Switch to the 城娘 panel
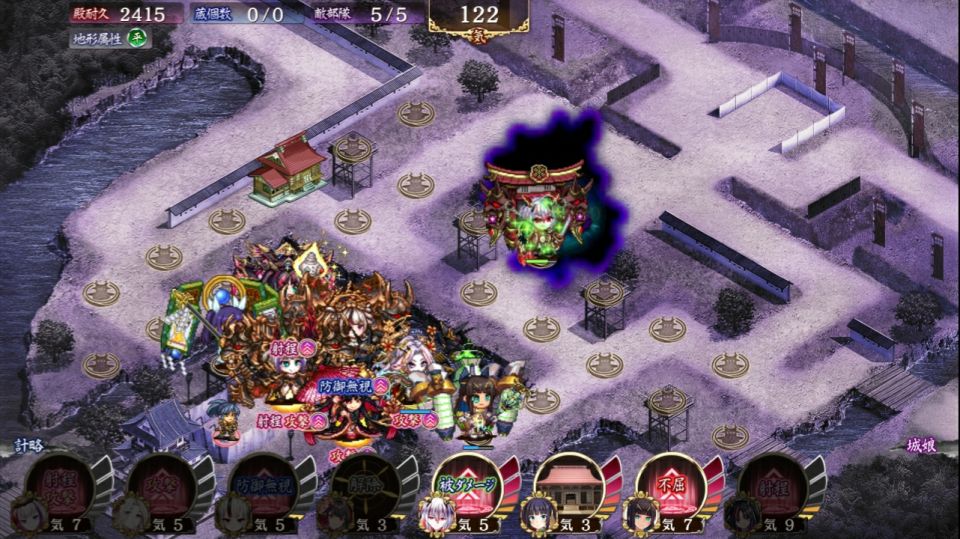Image resolution: width=960 pixels, height=539 pixels. (921, 444)
